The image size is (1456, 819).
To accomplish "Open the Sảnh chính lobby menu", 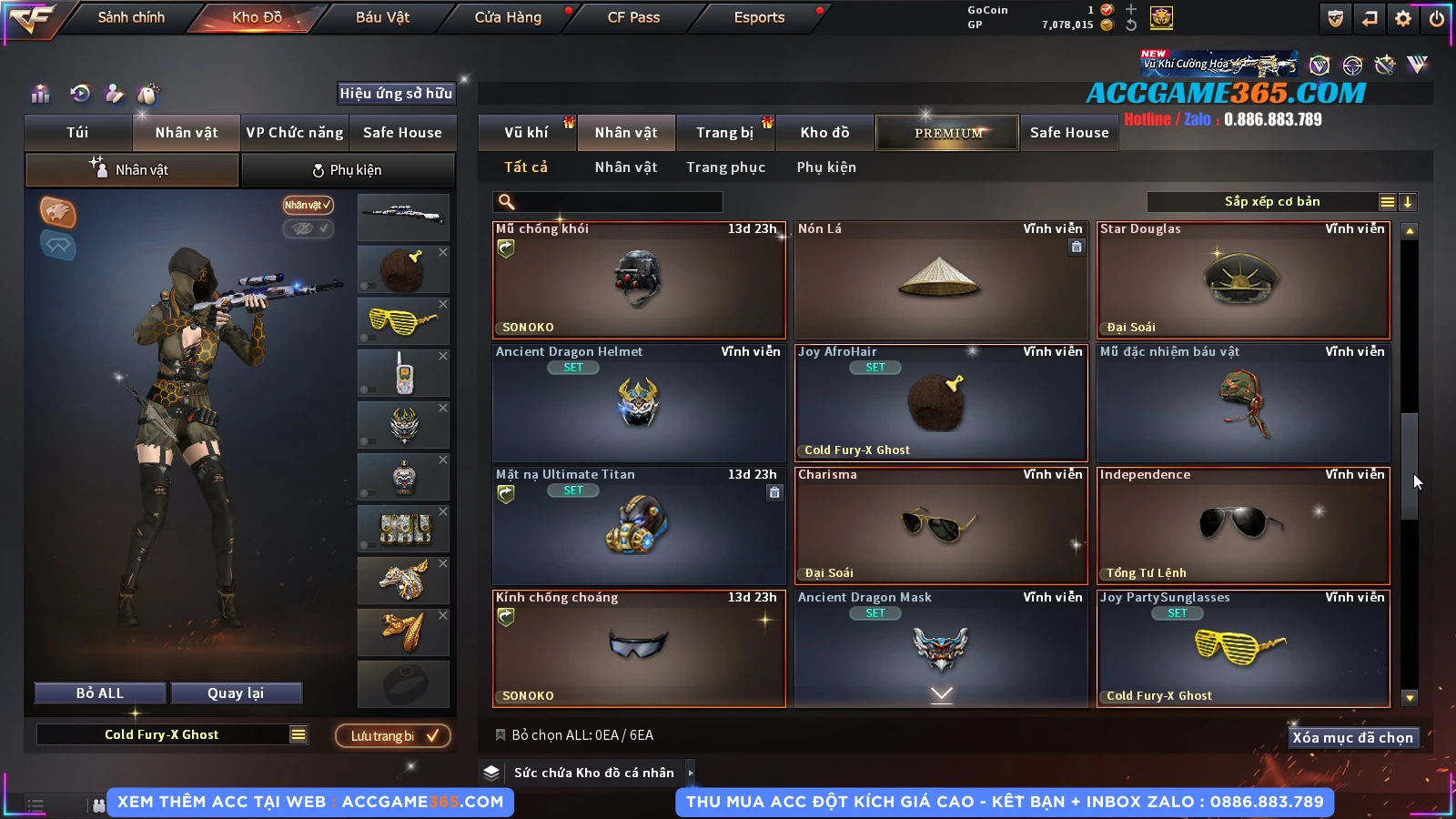I will 131,17.
